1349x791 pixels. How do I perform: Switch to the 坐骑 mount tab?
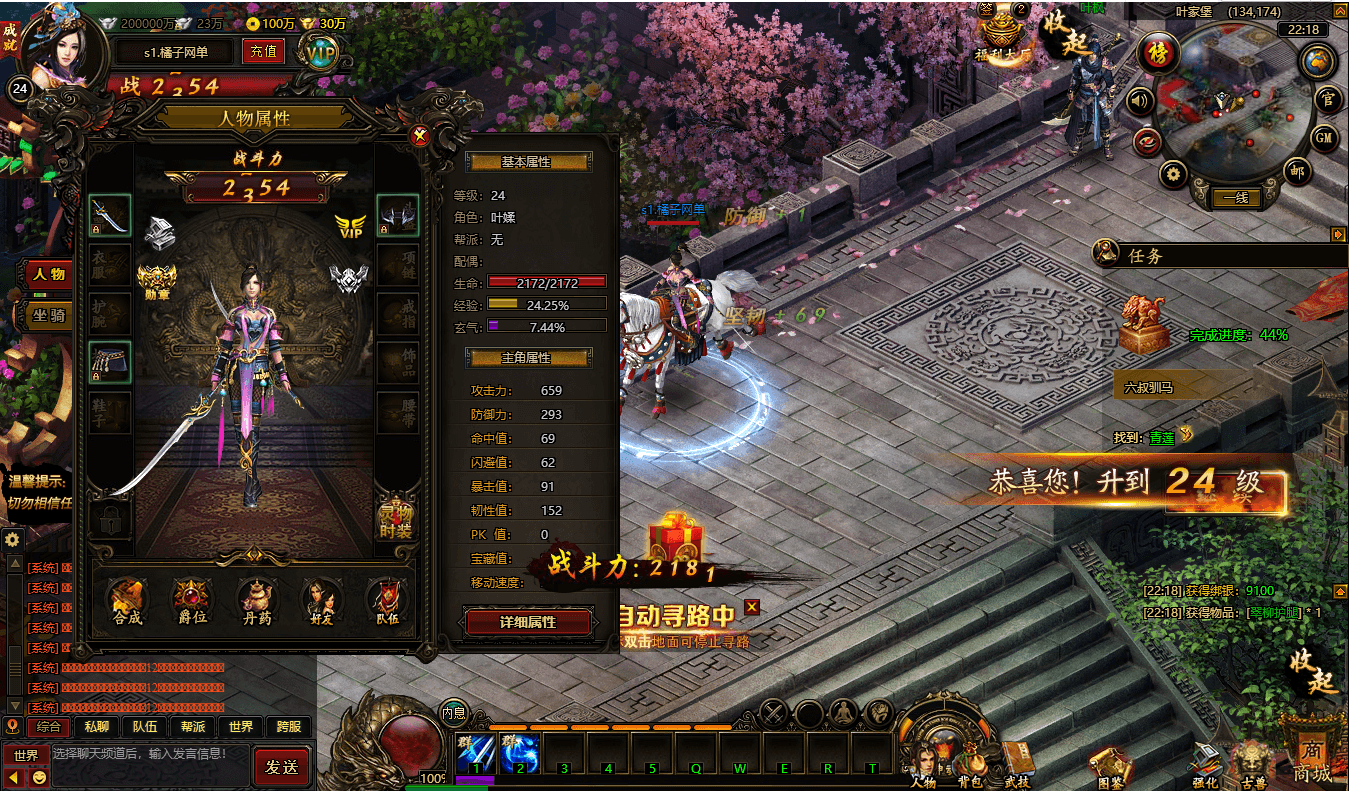pos(49,314)
